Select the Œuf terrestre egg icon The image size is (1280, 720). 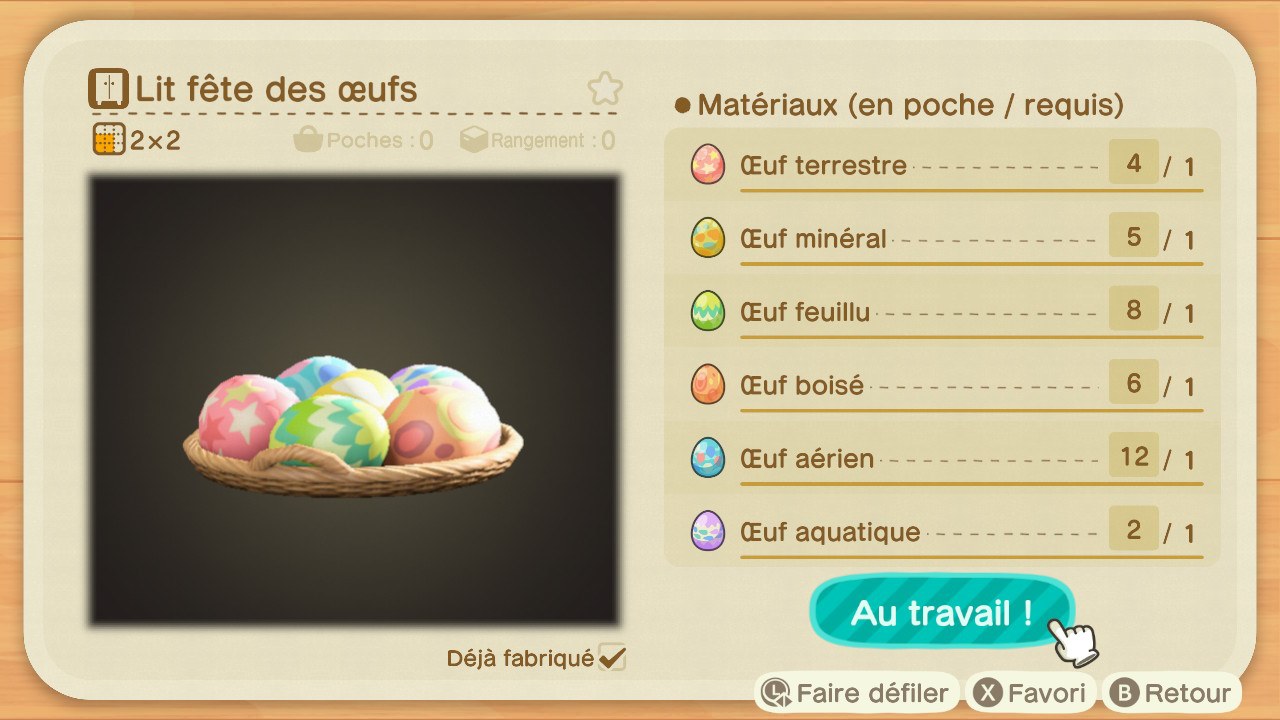click(707, 164)
